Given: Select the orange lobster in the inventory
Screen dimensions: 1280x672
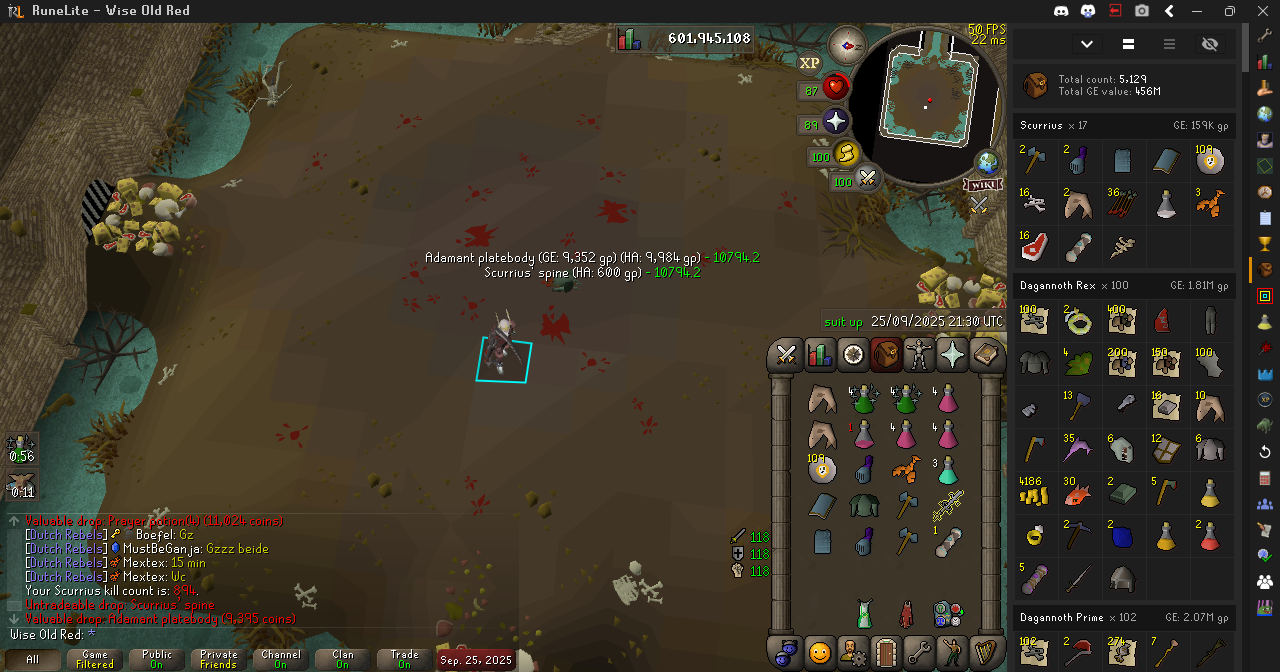Looking at the screenshot, I should click(905, 469).
